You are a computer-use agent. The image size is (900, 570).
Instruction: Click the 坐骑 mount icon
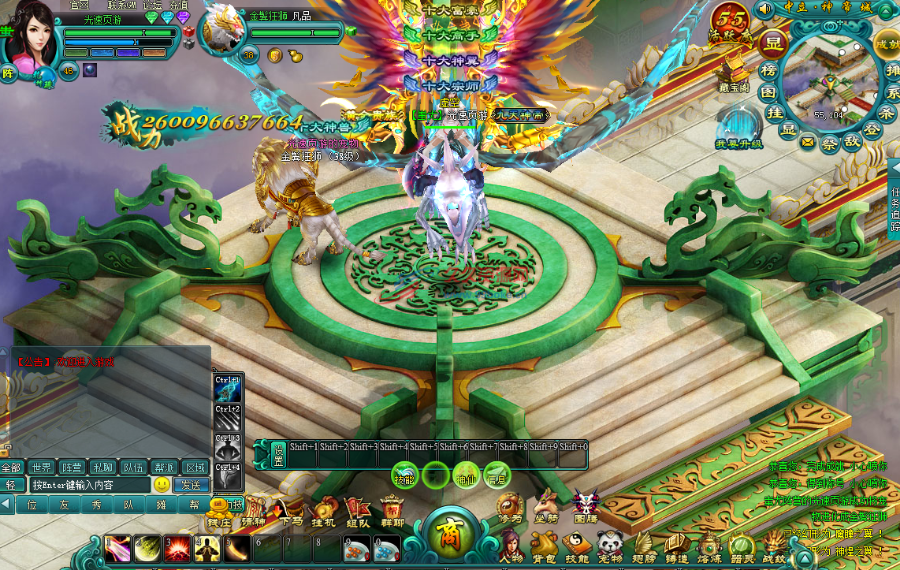545,505
